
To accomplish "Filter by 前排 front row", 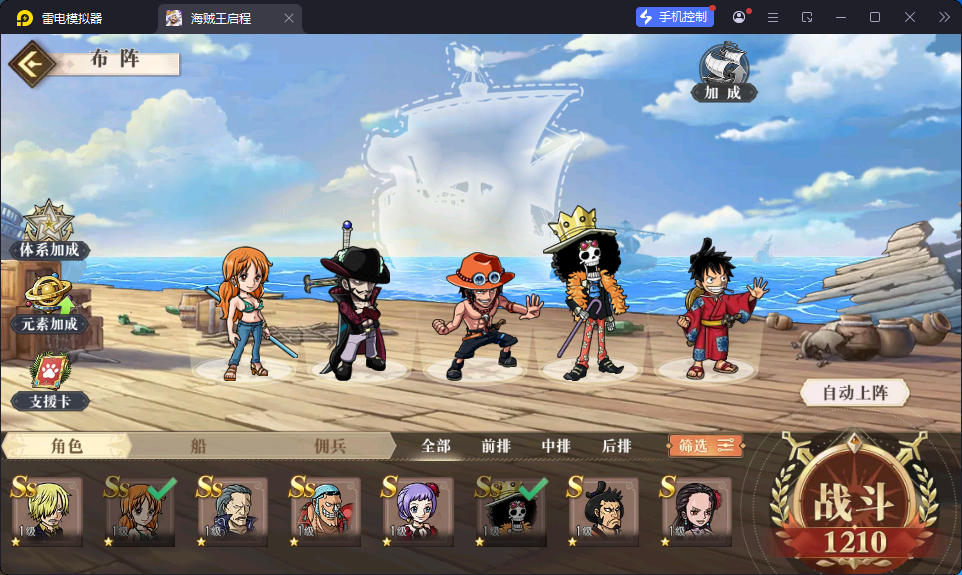I will coord(496,446).
